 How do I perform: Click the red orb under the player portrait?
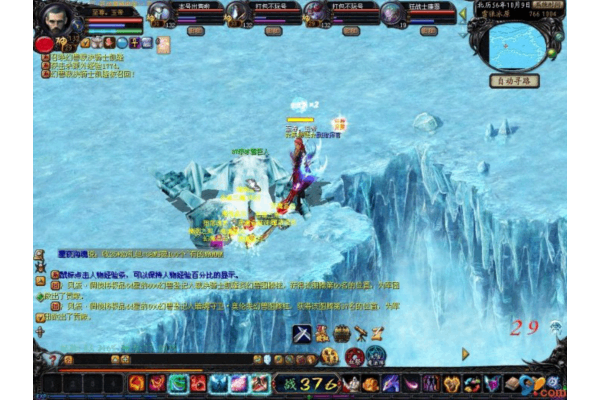pyautogui.click(x=44, y=44)
